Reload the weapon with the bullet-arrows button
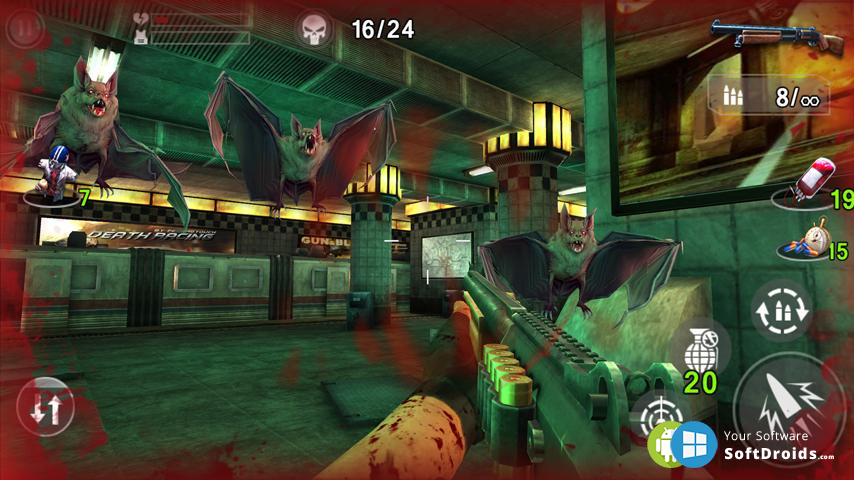Screen dimensions: 854x480 [779, 309]
